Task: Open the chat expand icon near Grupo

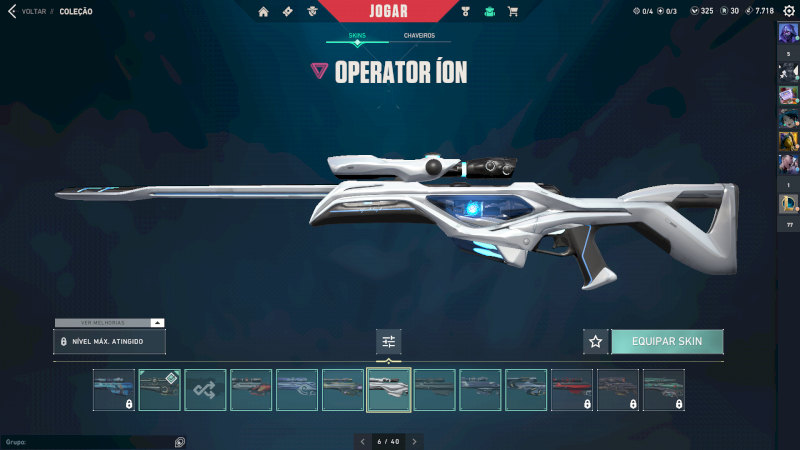Action: tap(180, 441)
